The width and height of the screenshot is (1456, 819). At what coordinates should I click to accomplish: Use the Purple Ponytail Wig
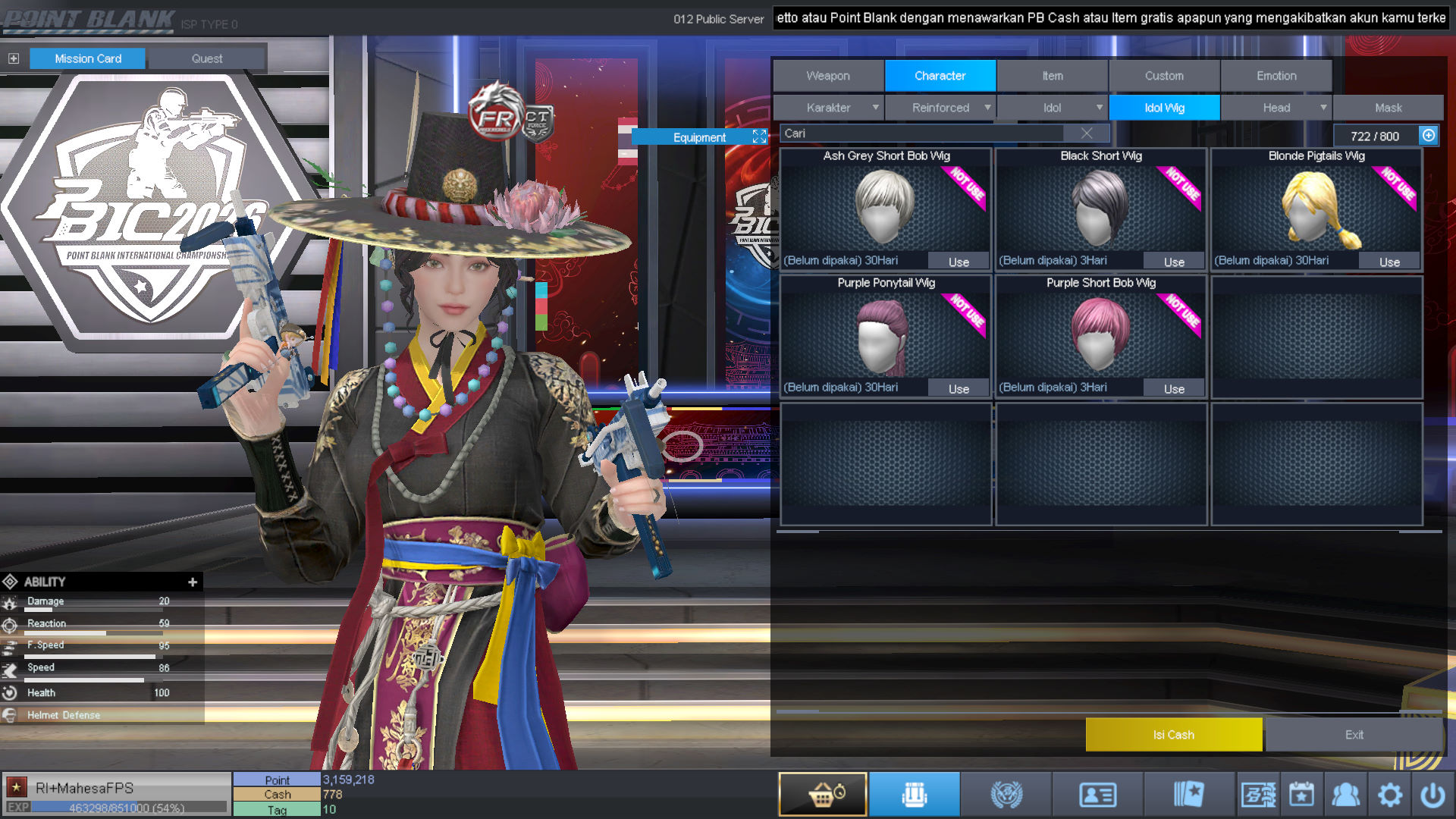pyautogui.click(x=959, y=388)
